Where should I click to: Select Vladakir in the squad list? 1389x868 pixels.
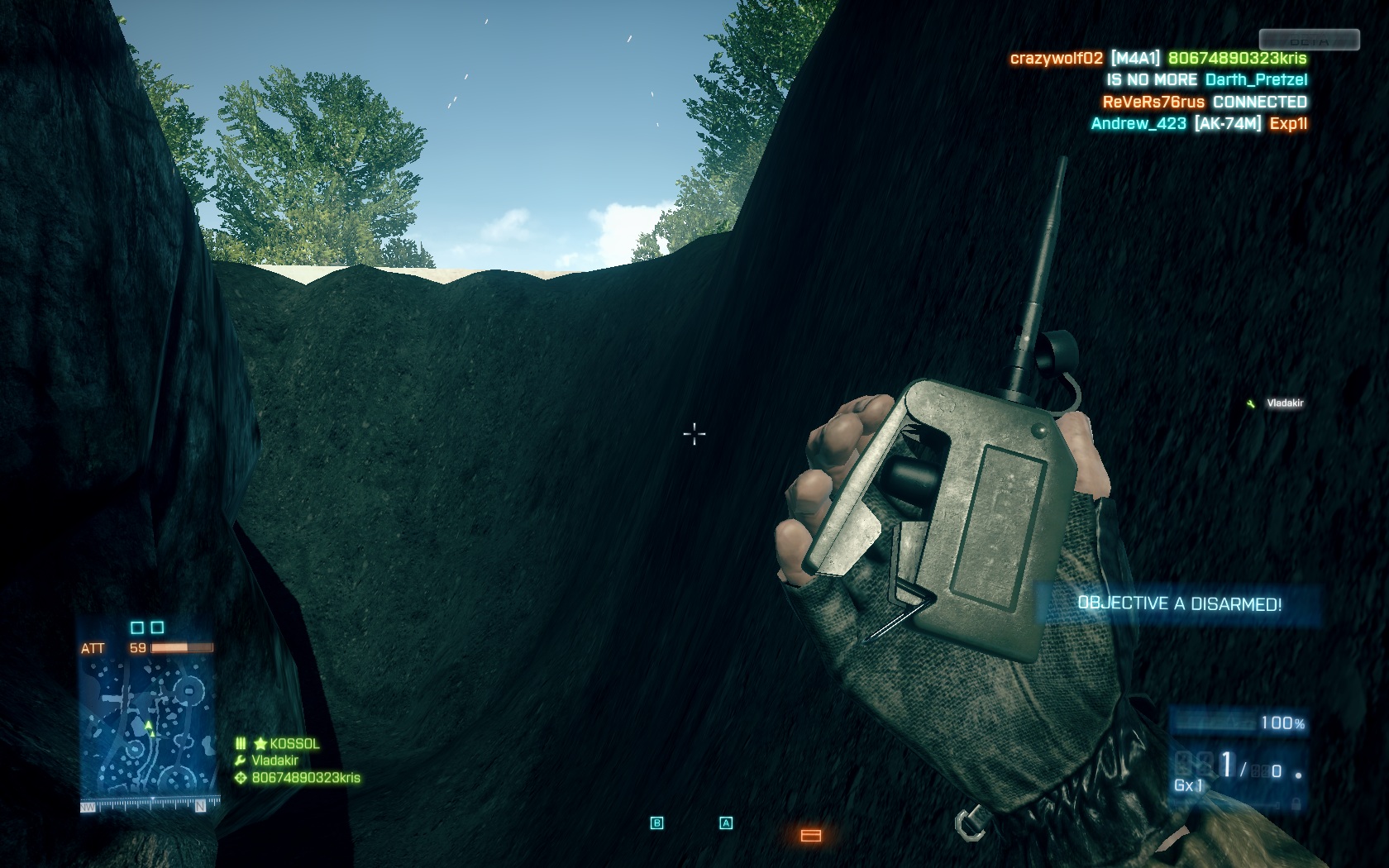click(x=274, y=761)
